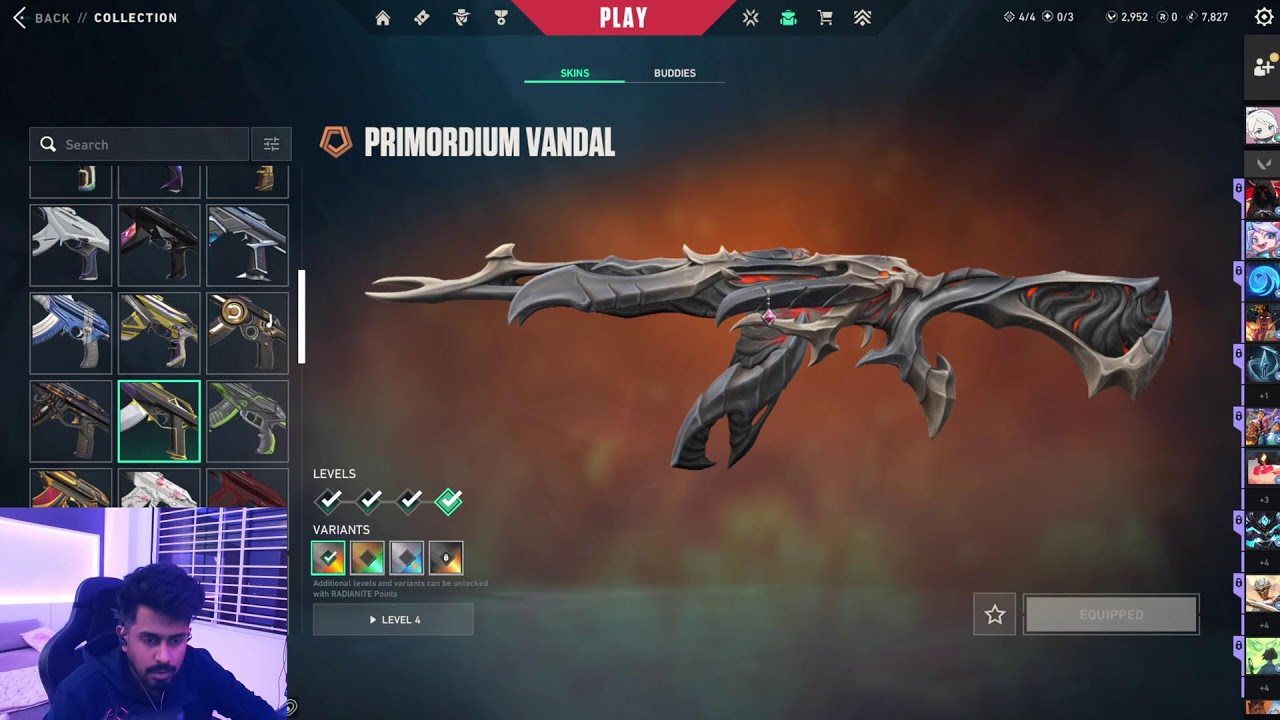This screenshot has width=1280, height=720.
Task: Favorite this skin with the star button
Action: pos(994,615)
